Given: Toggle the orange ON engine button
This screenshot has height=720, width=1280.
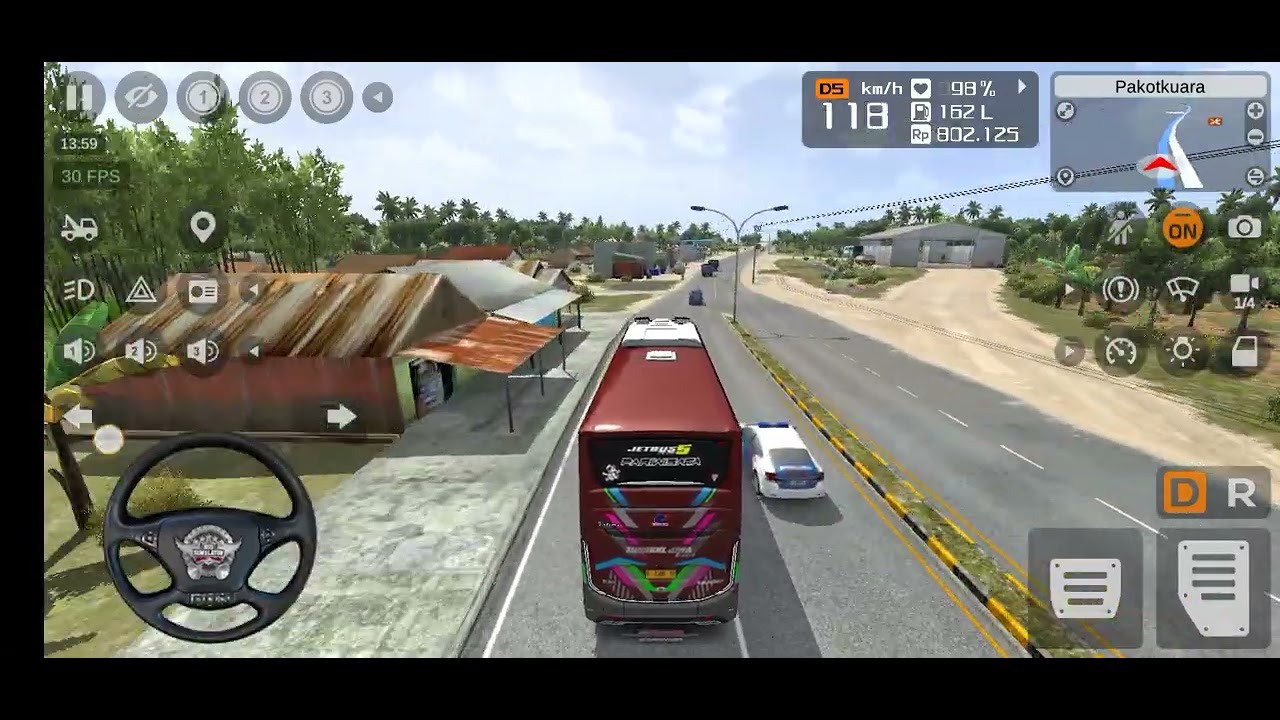Looking at the screenshot, I should click(1182, 230).
